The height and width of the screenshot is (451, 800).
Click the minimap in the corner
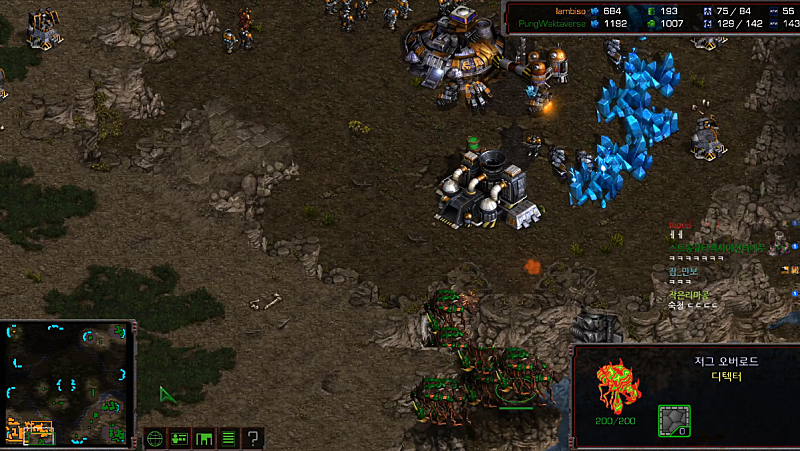[x=69, y=383]
